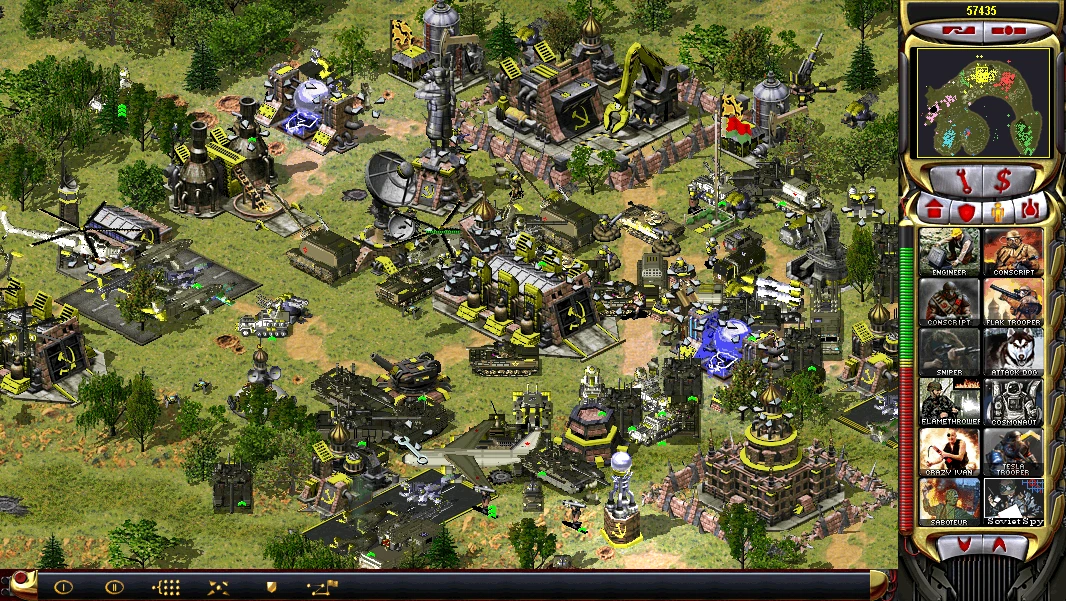
Task: Open the shield defenses build tab
Action: [966, 210]
